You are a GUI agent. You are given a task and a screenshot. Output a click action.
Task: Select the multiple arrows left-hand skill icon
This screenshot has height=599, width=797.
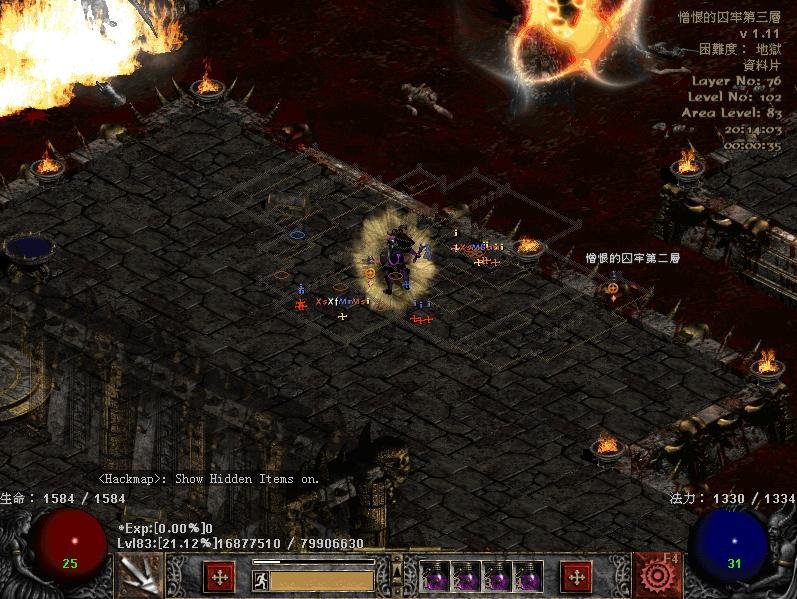[x=137, y=576]
